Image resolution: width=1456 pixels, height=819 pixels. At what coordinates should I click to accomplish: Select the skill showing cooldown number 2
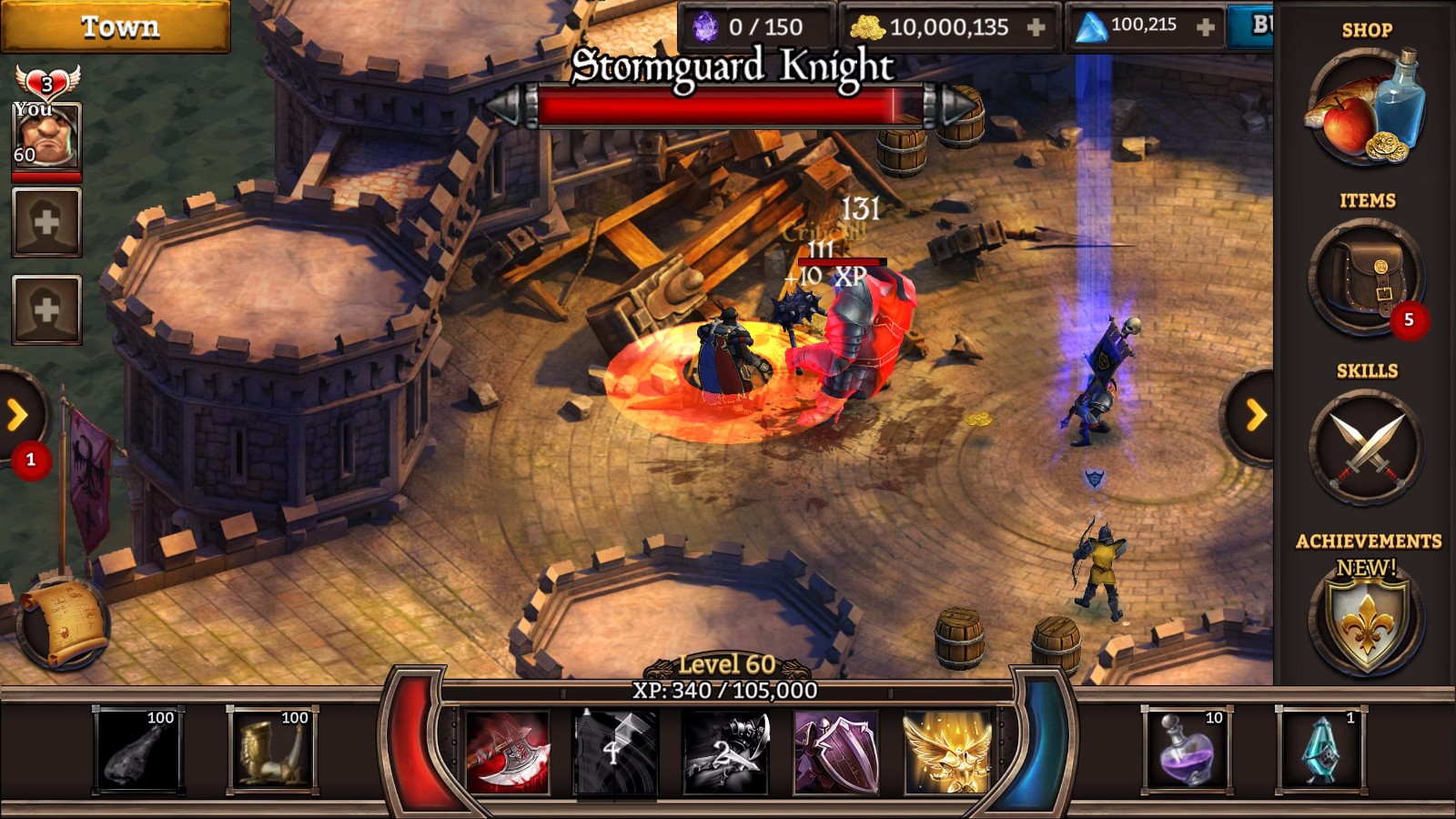pyautogui.click(x=726, y=753)
